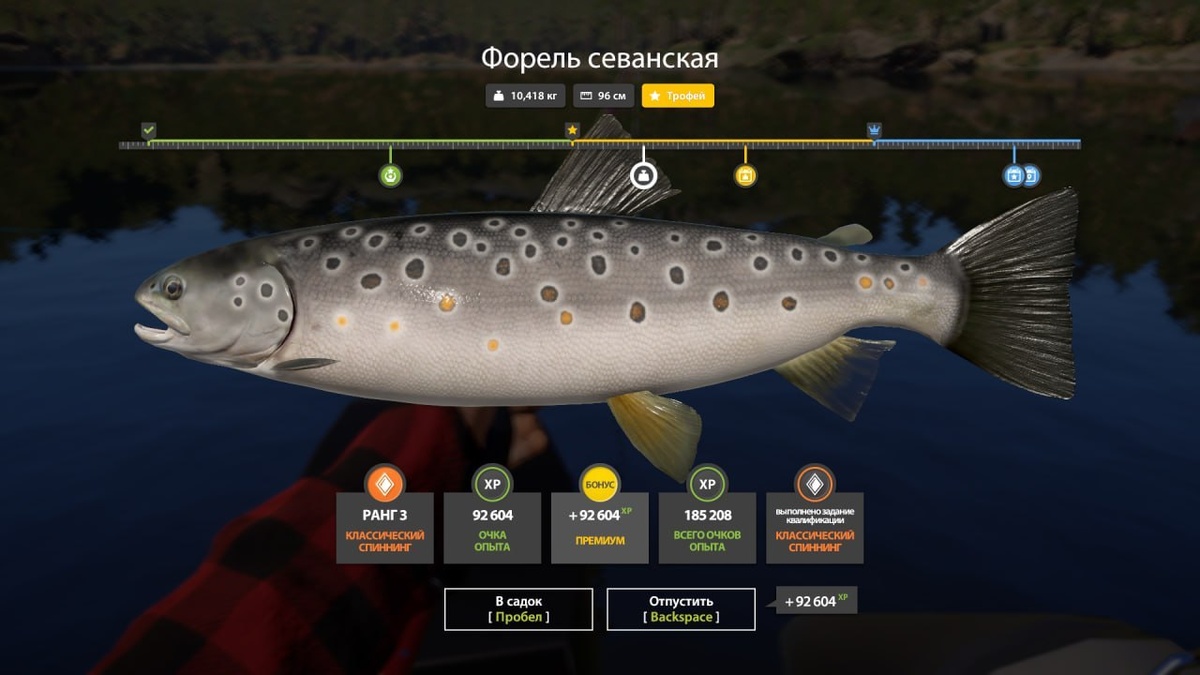The height and width of the screenshot is (675, 1200).
Task: Click the yellow Трофей badge
Action: (x=678, y=96)
